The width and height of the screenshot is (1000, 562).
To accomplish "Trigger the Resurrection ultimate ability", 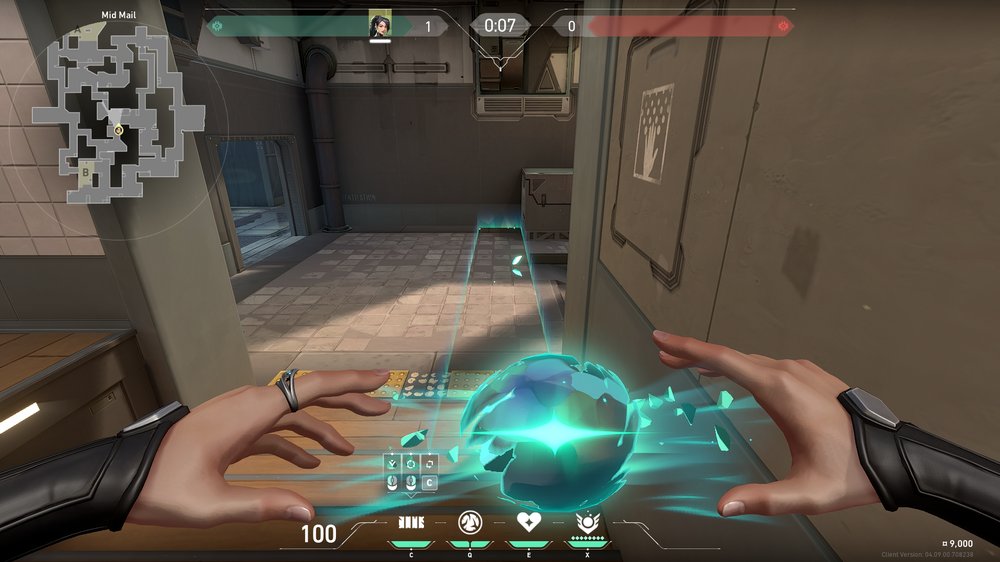I will pos(586,522).
